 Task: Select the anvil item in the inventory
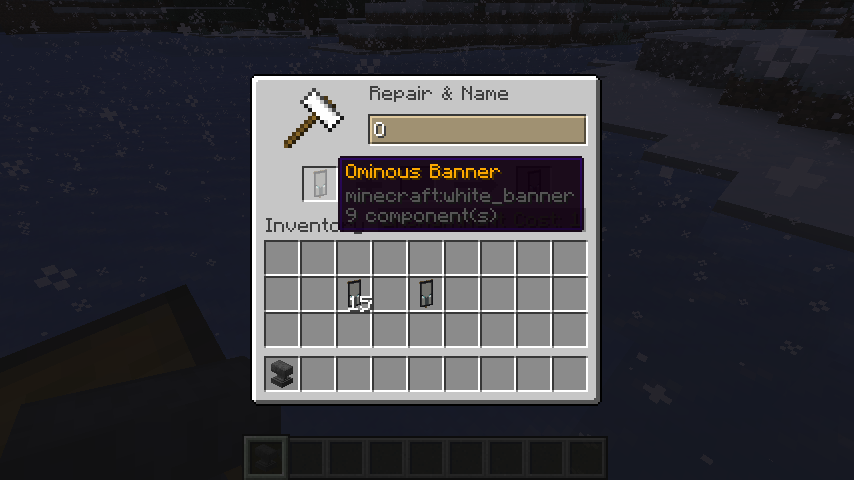click(x=282, y=374)
